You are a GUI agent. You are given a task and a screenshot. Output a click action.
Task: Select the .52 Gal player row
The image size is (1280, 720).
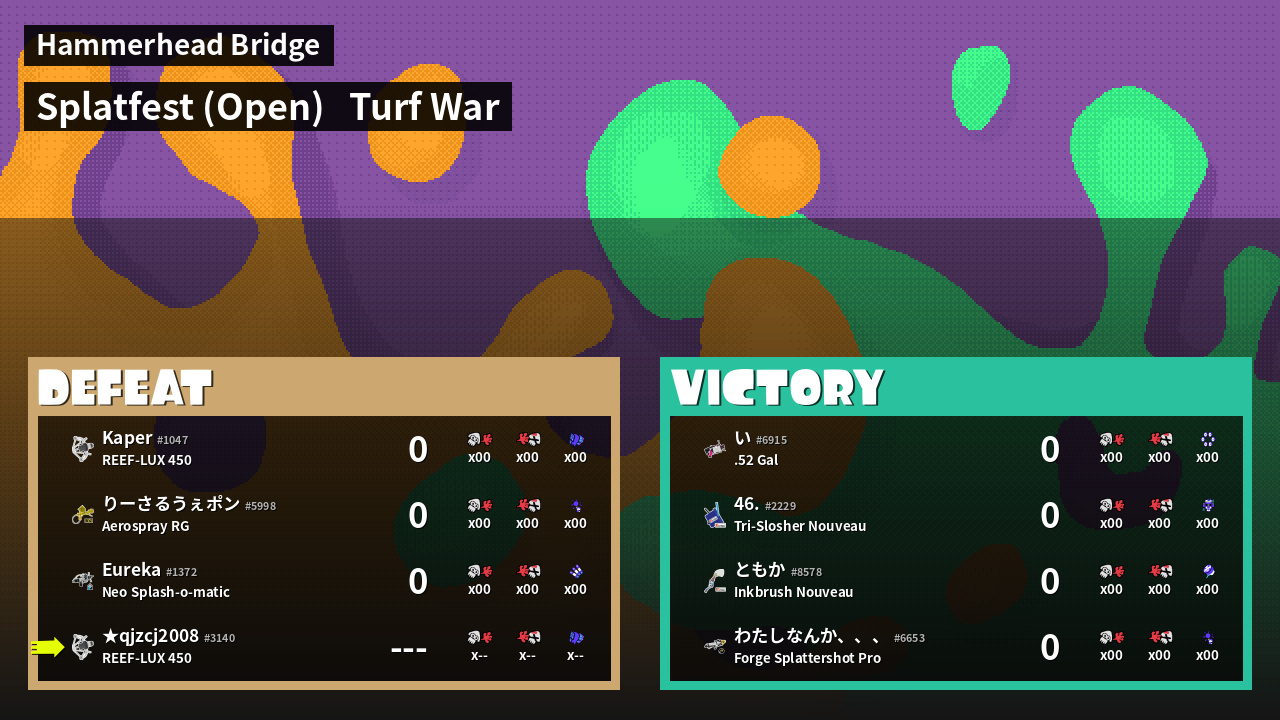point(956,449)
